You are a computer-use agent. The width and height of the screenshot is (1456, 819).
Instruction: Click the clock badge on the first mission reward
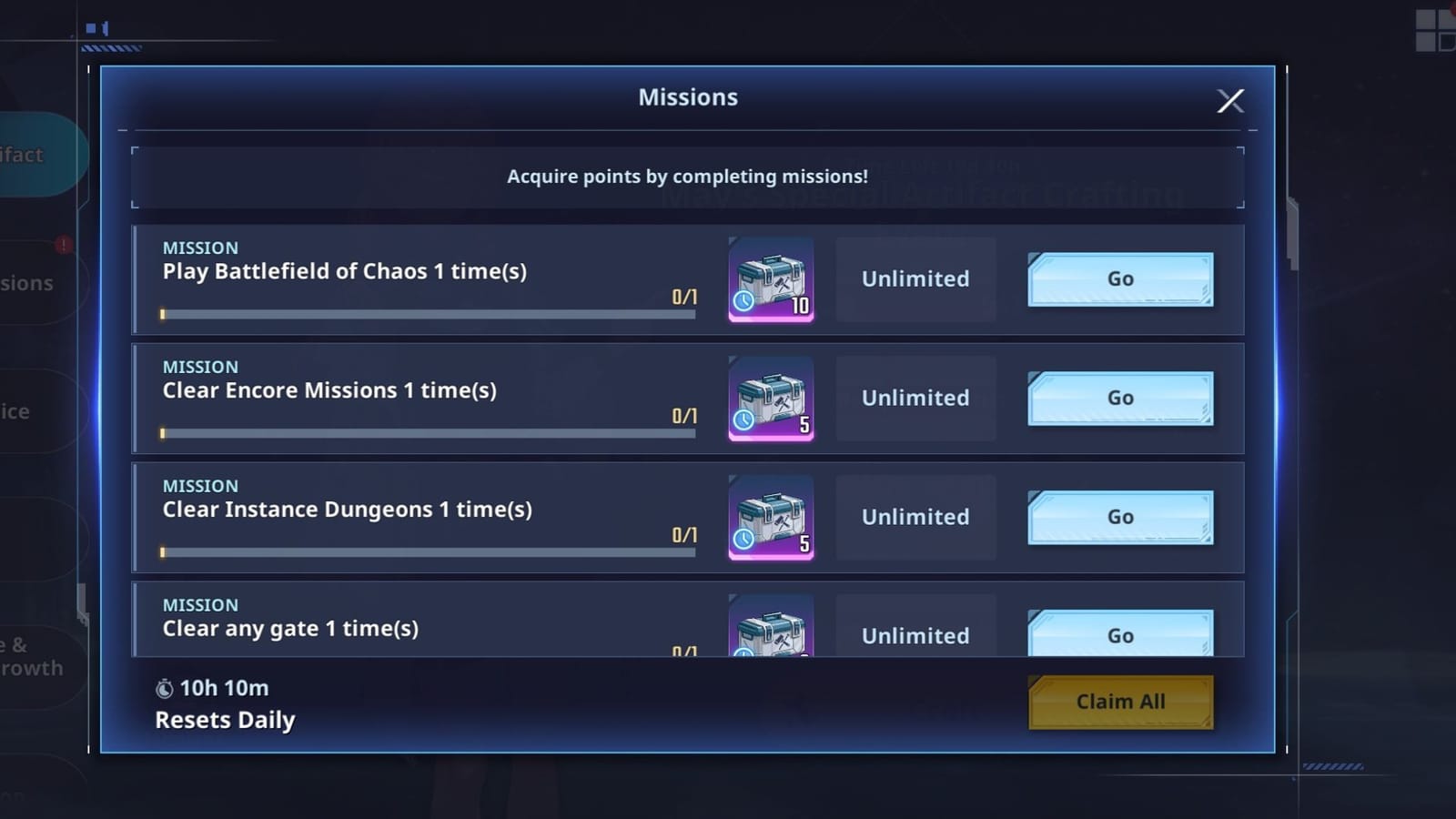(743, 300)
